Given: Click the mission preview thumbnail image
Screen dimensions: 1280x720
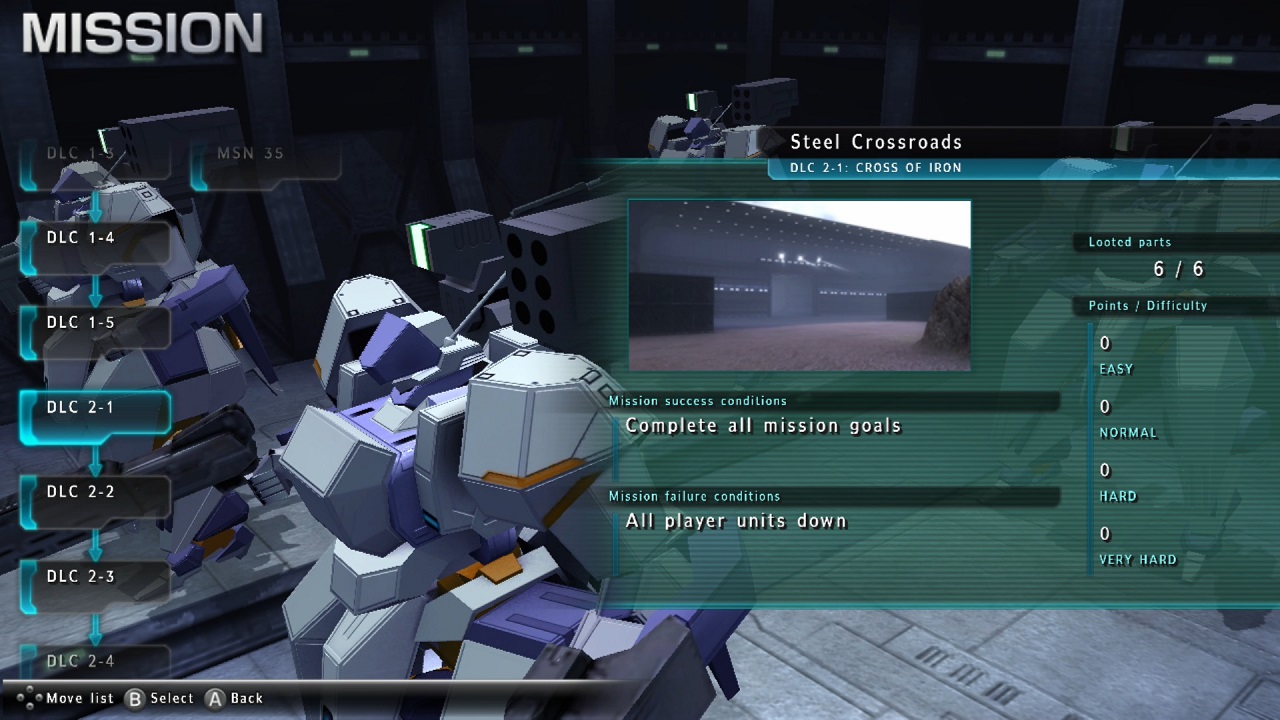Looking at the screenshot, I should click(799, 283).
